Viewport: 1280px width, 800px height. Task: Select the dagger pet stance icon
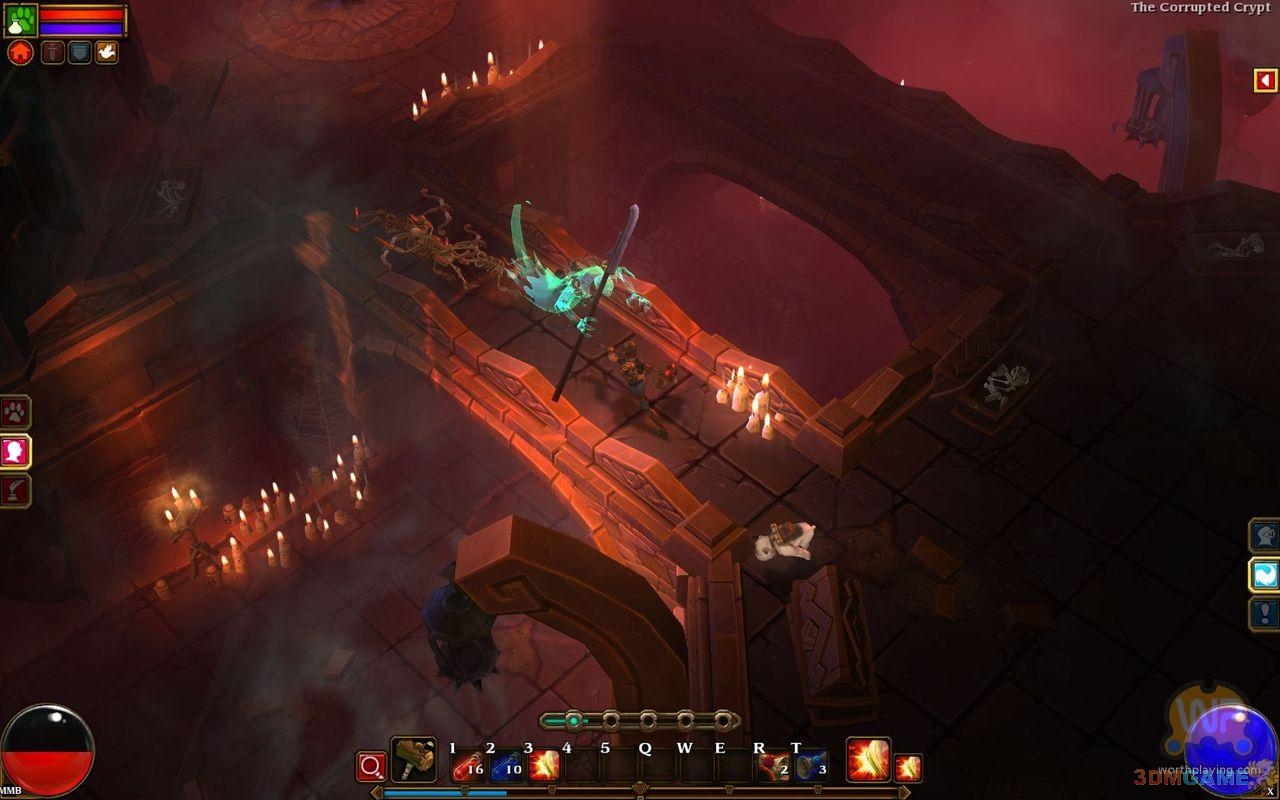pos(52,52)
